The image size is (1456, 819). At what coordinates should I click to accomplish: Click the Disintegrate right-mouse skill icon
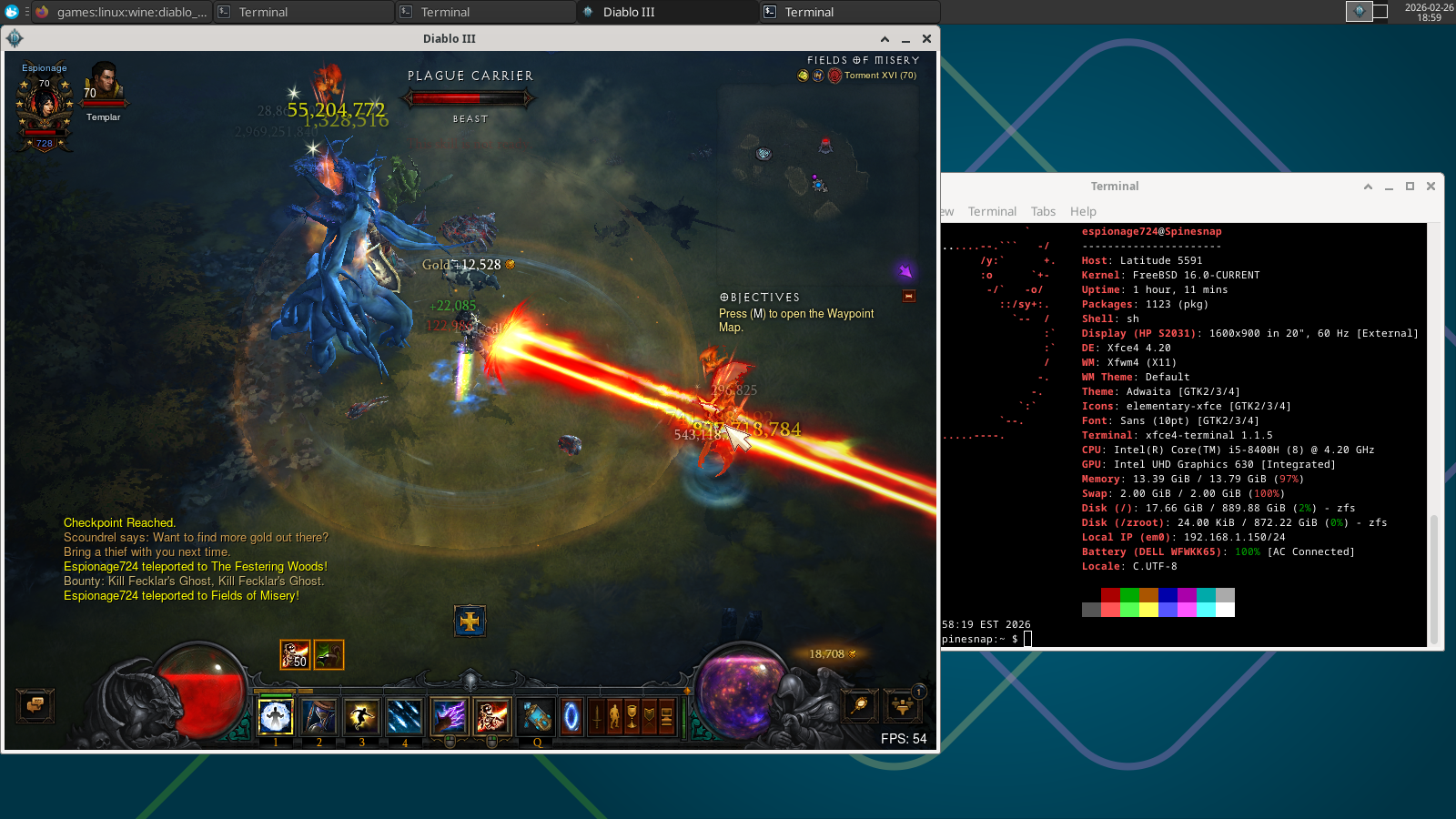tap(492, 718)
